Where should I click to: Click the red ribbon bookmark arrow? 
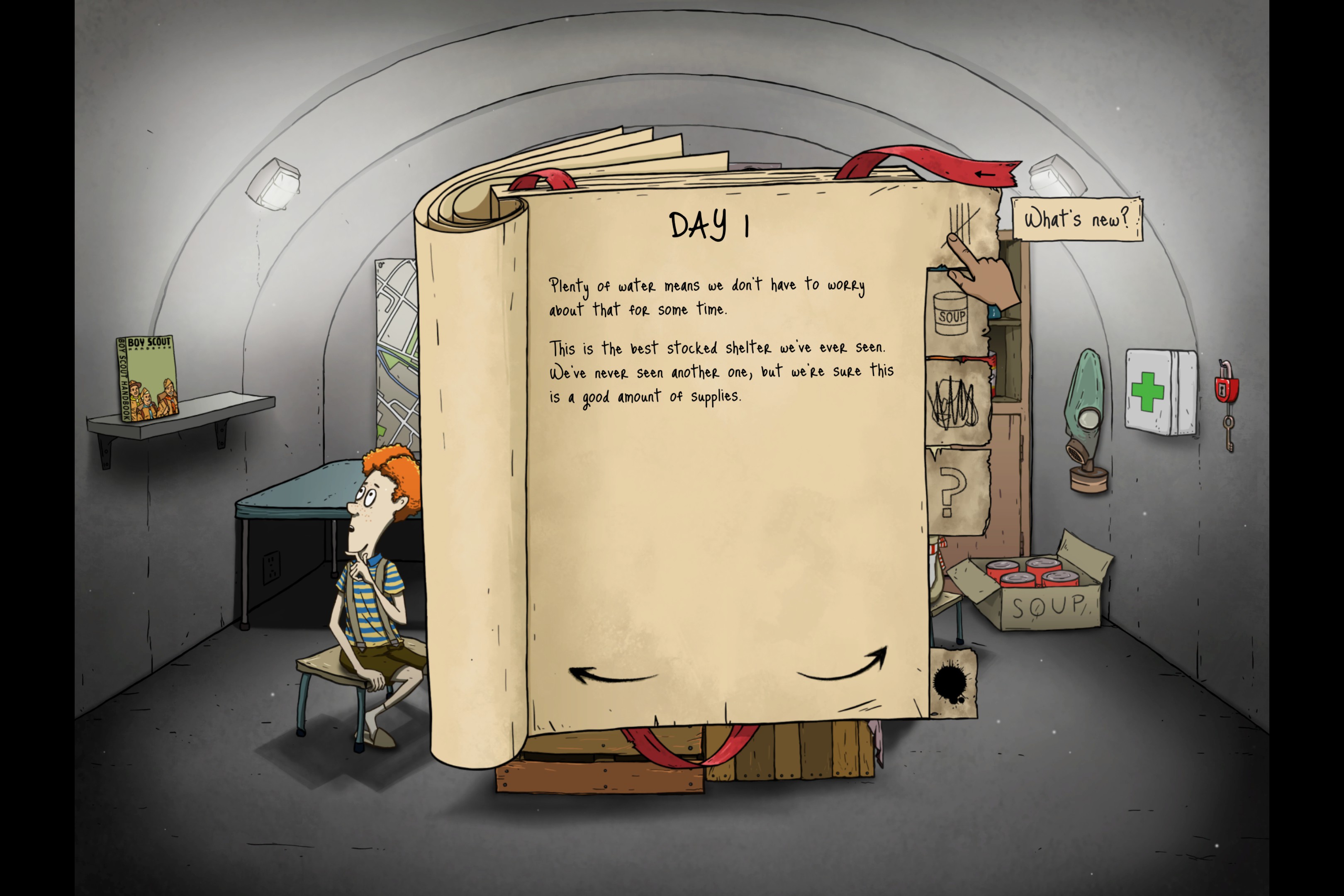point(985,173)
